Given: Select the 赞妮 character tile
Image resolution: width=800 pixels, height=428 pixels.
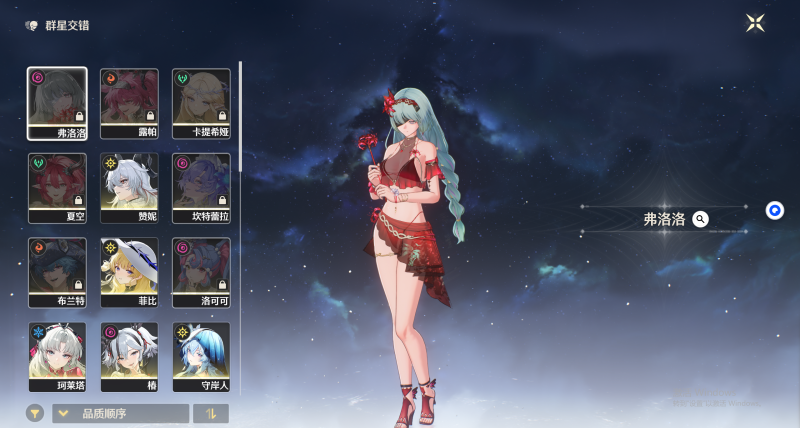Looking at the screenshot, I should 129,187.
